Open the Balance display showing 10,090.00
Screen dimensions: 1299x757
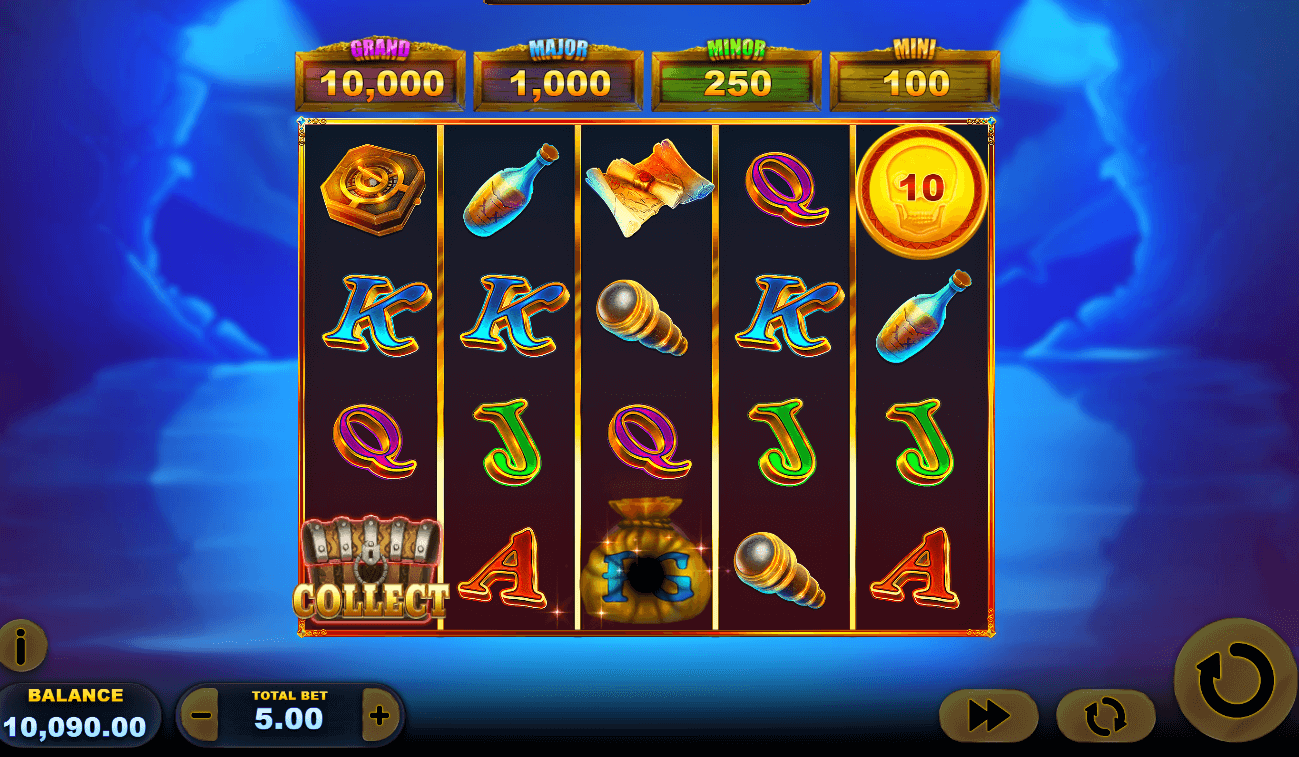(x=80, y=705)
